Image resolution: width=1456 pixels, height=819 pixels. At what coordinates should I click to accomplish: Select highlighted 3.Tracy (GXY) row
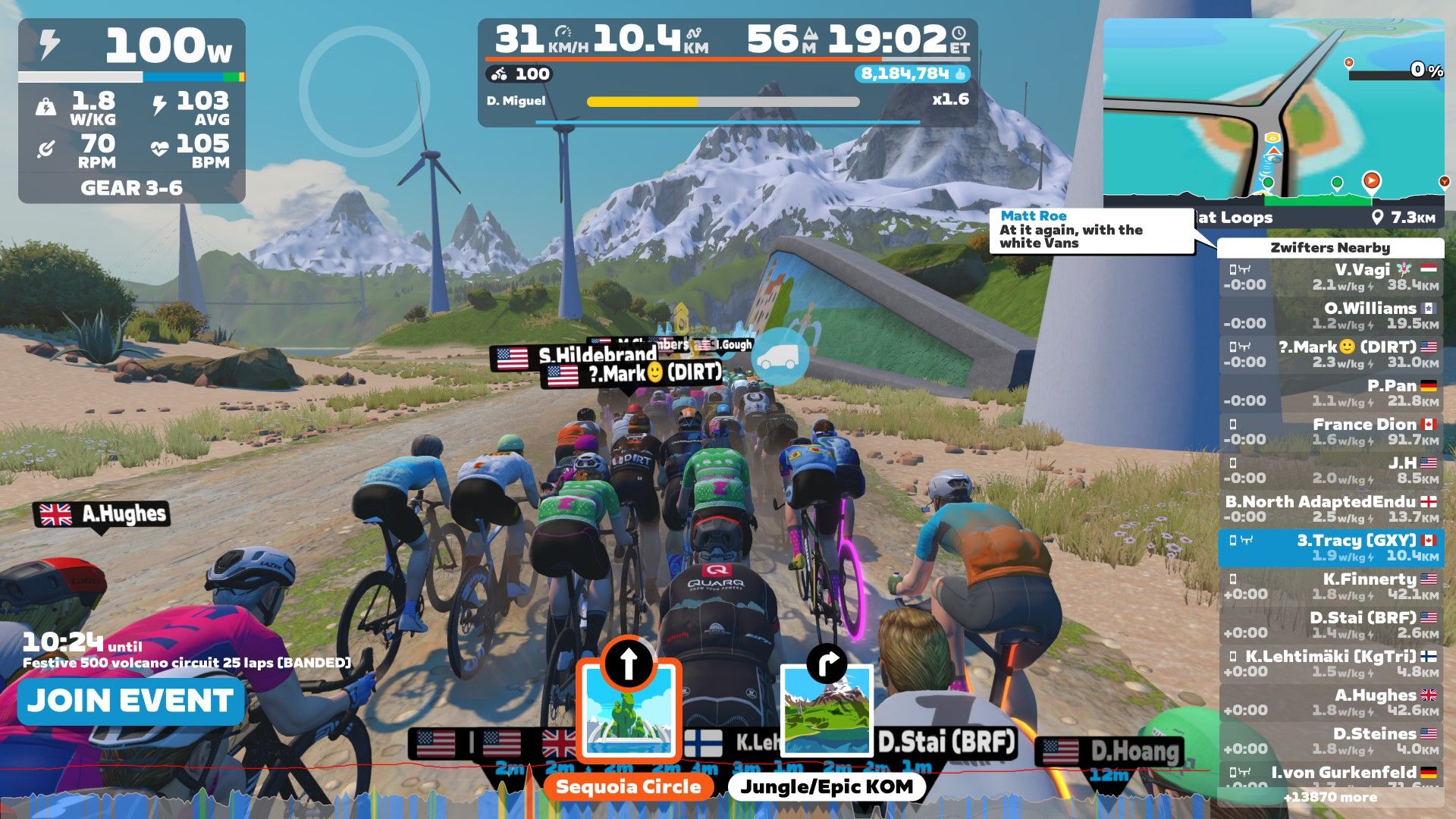click(x=1331, y=548)
